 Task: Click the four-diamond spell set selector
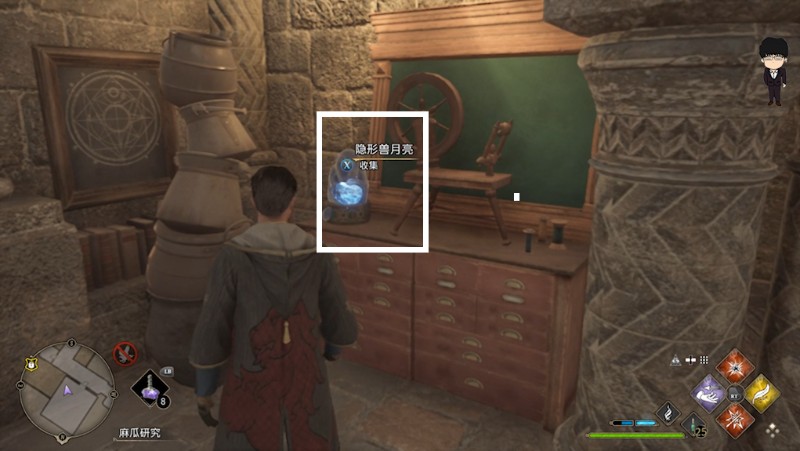click(x=773, y=431)
